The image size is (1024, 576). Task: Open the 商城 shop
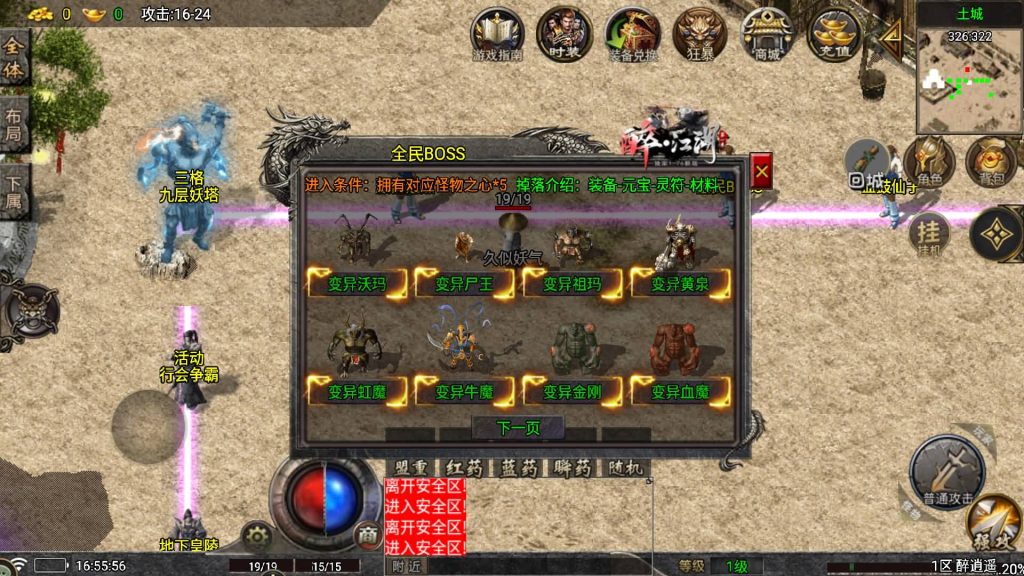tap(767, 35)
